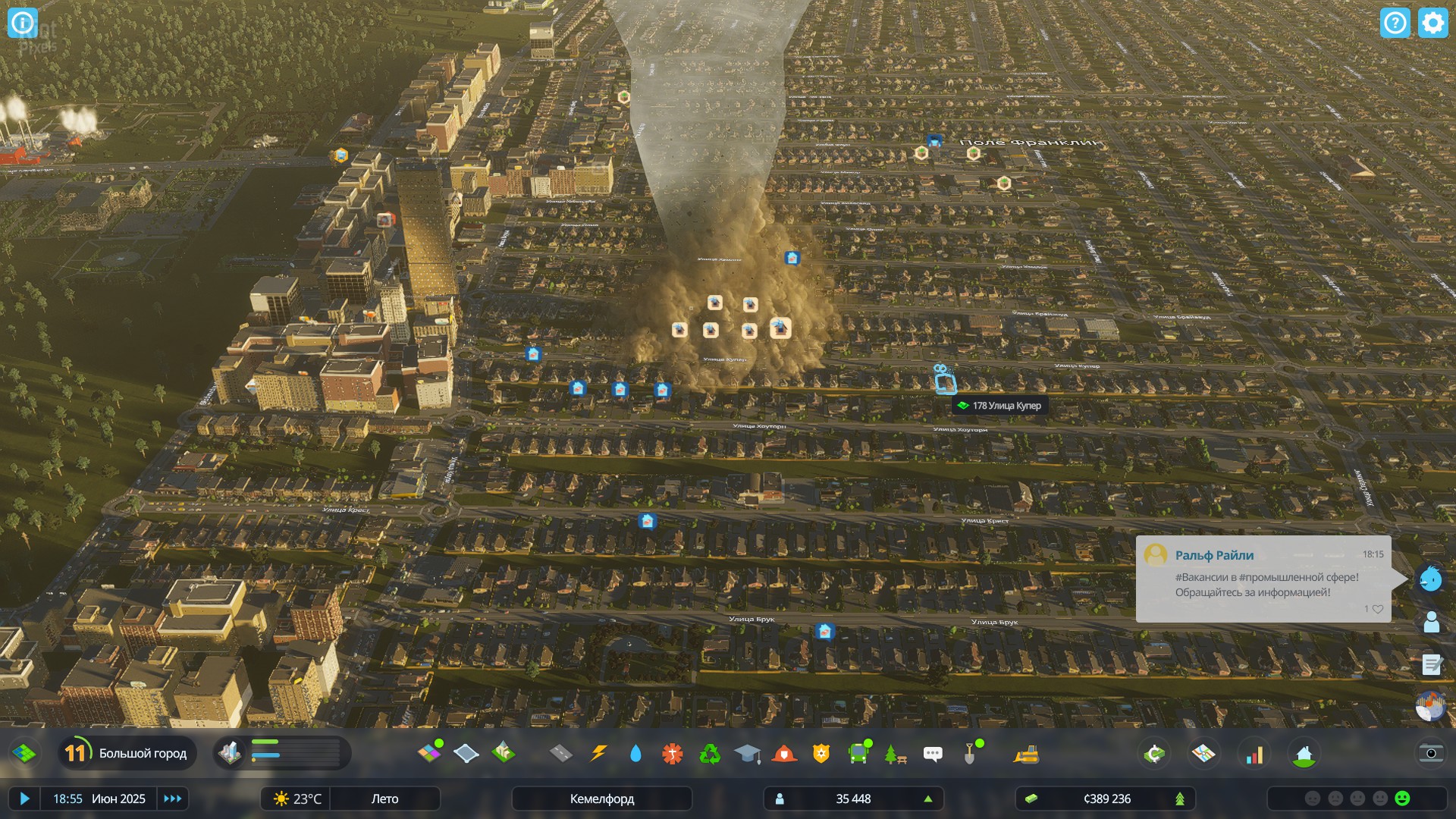The width and height of the screenshot is (1456, 819).
Task: Open the education graduation cap menu
Action: pyautogui.click(x=747, y=754)
